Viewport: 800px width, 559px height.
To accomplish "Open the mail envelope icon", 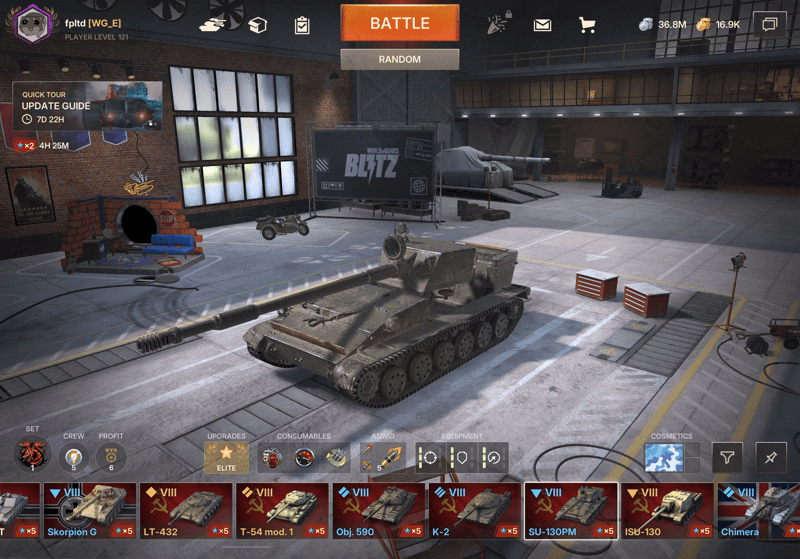I will [542, 25].
